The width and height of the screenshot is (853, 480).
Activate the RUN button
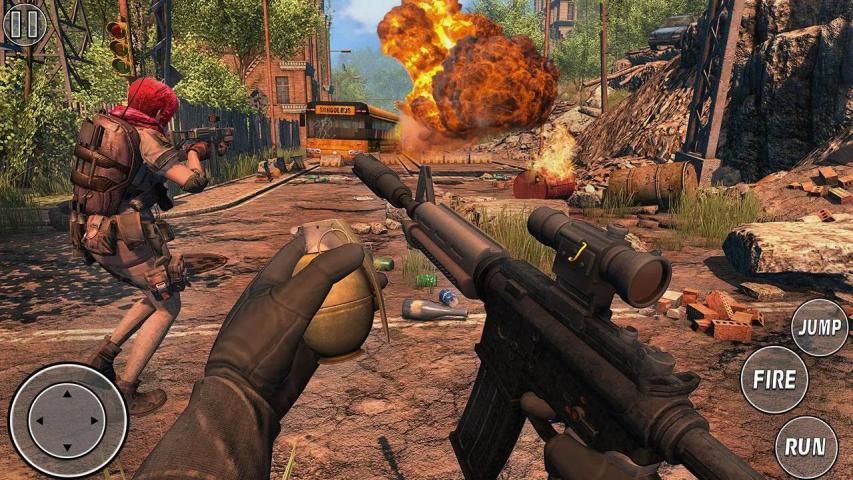click(806, 448)
